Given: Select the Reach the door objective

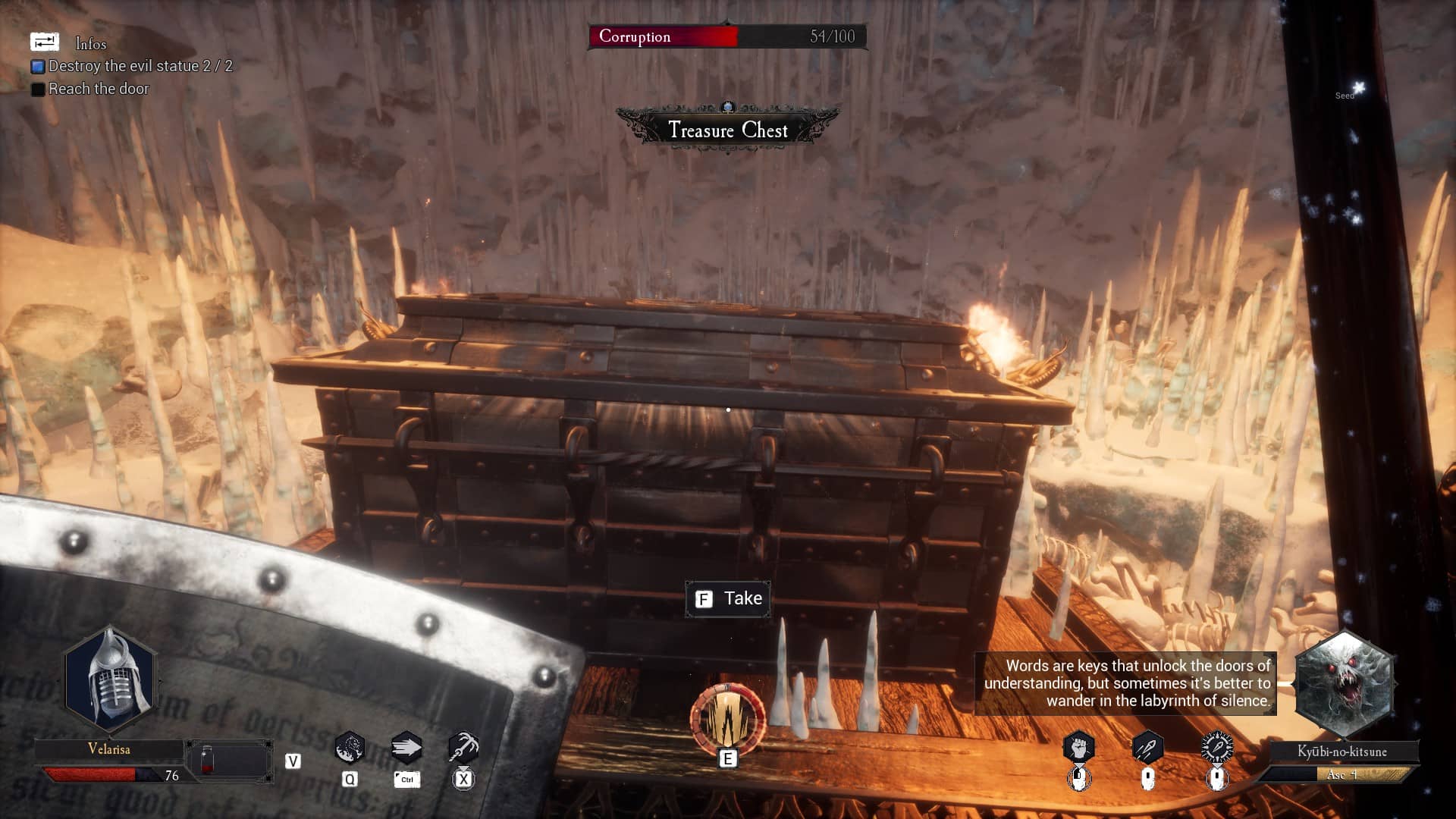Looking at the screenshot, I should 99,89.
